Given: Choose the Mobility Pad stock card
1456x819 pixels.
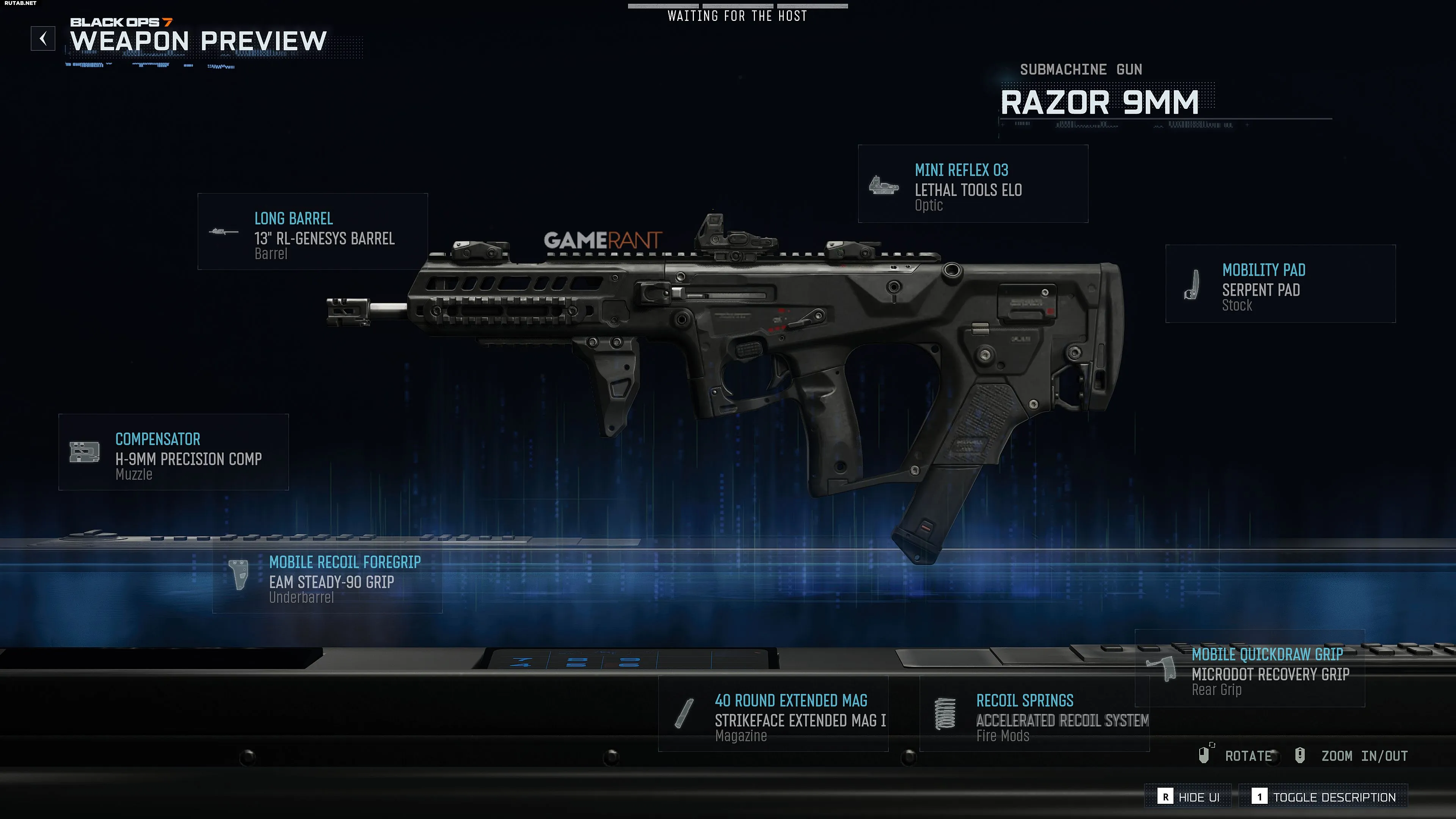Looking at the screenshot, I should pyautogui.click(x=1280, y=284).
